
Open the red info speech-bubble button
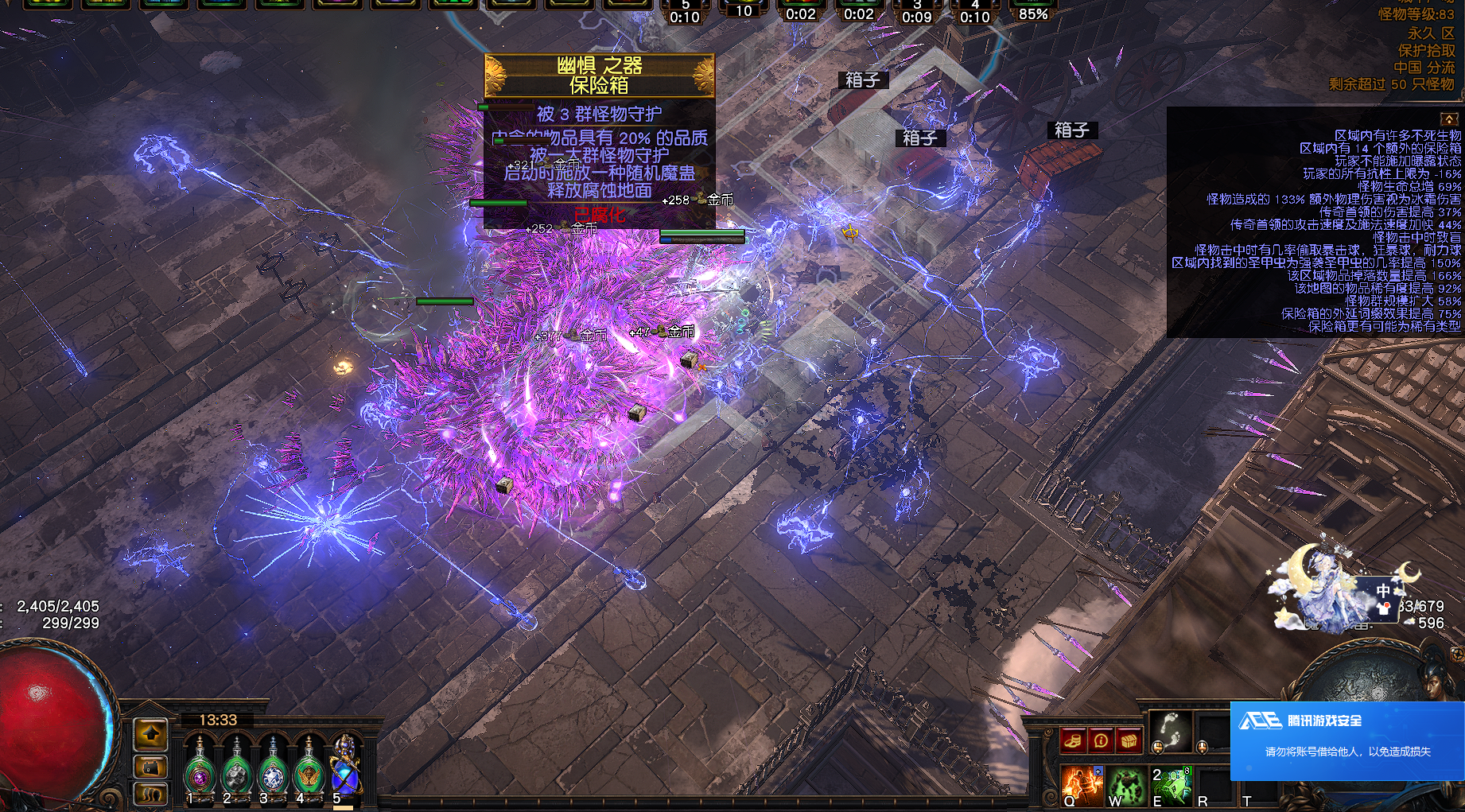(1101, 741)
